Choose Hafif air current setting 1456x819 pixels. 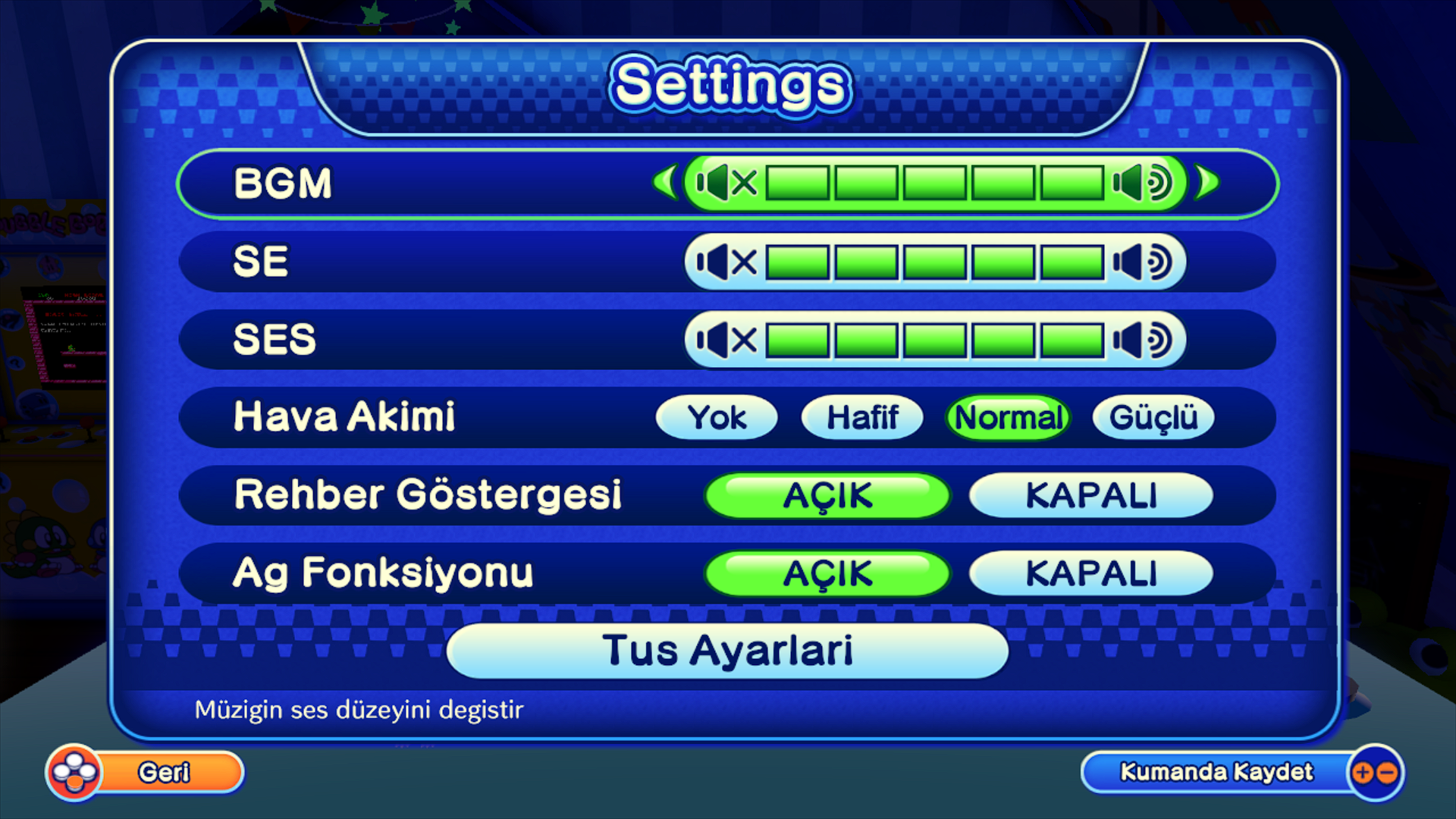coord(861,417)
